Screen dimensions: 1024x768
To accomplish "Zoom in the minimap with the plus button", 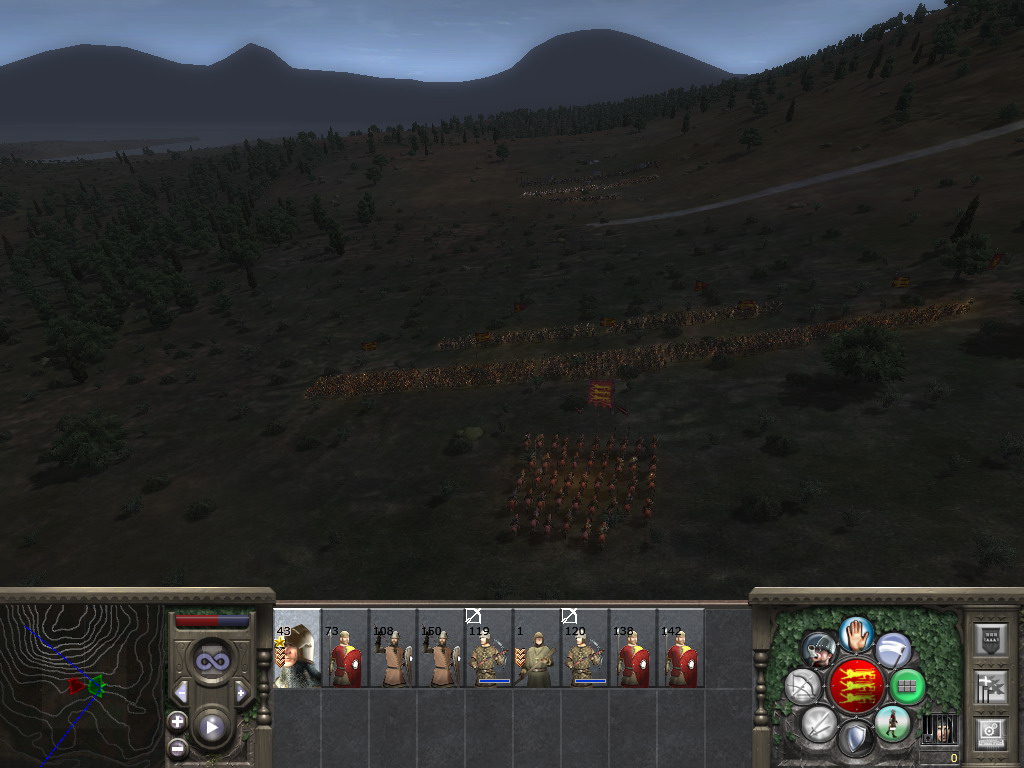I will click(x=177, y=722).
